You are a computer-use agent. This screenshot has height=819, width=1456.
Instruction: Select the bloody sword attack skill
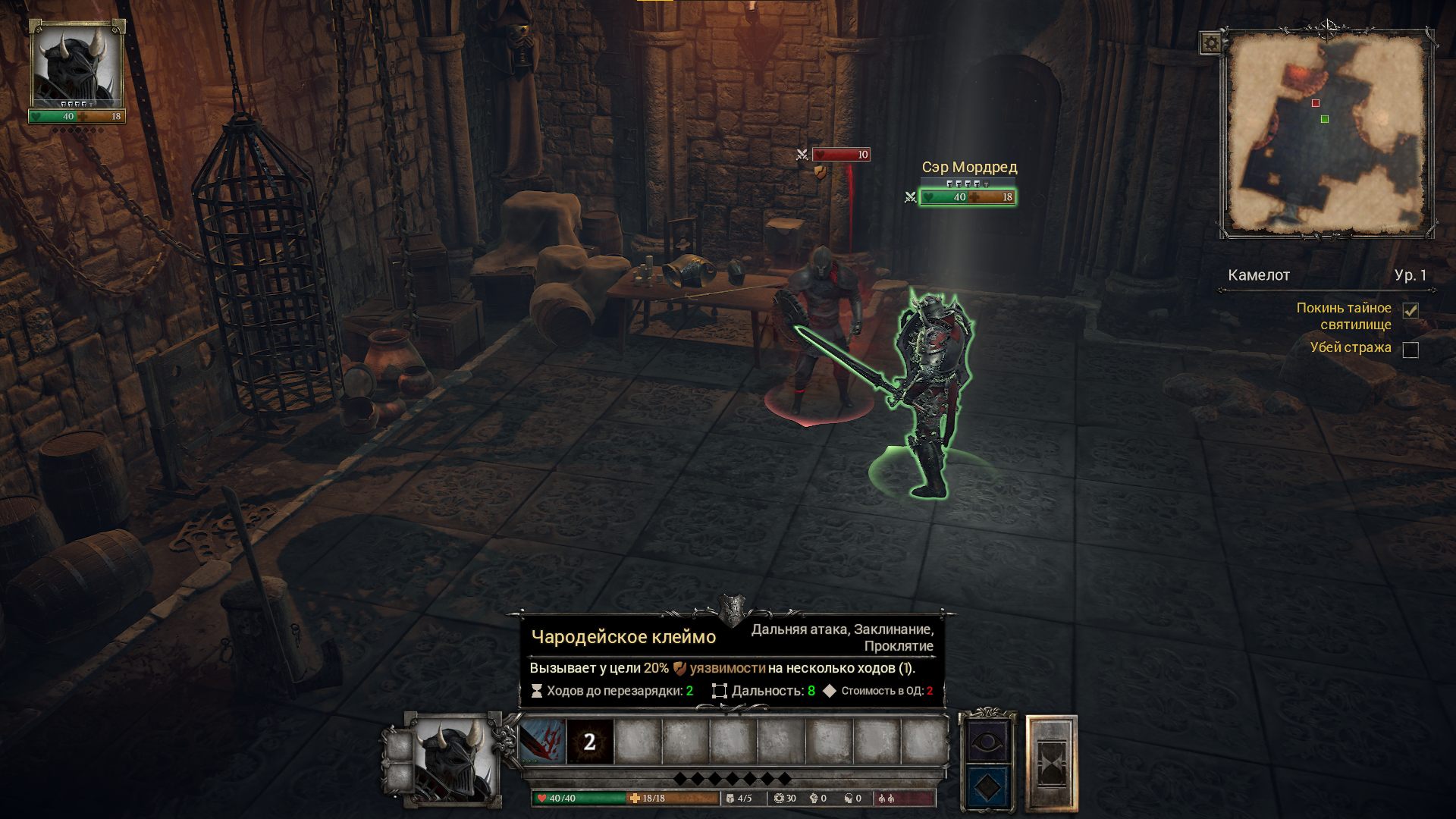[543, 741]
